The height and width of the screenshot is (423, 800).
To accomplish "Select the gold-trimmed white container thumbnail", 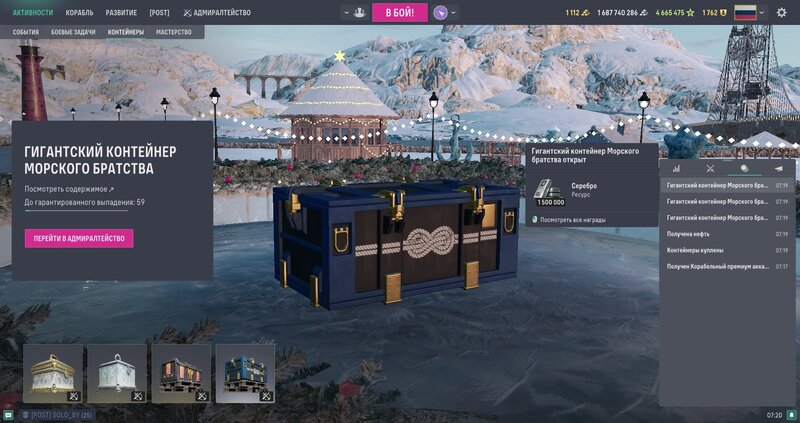I will [53, 373].
